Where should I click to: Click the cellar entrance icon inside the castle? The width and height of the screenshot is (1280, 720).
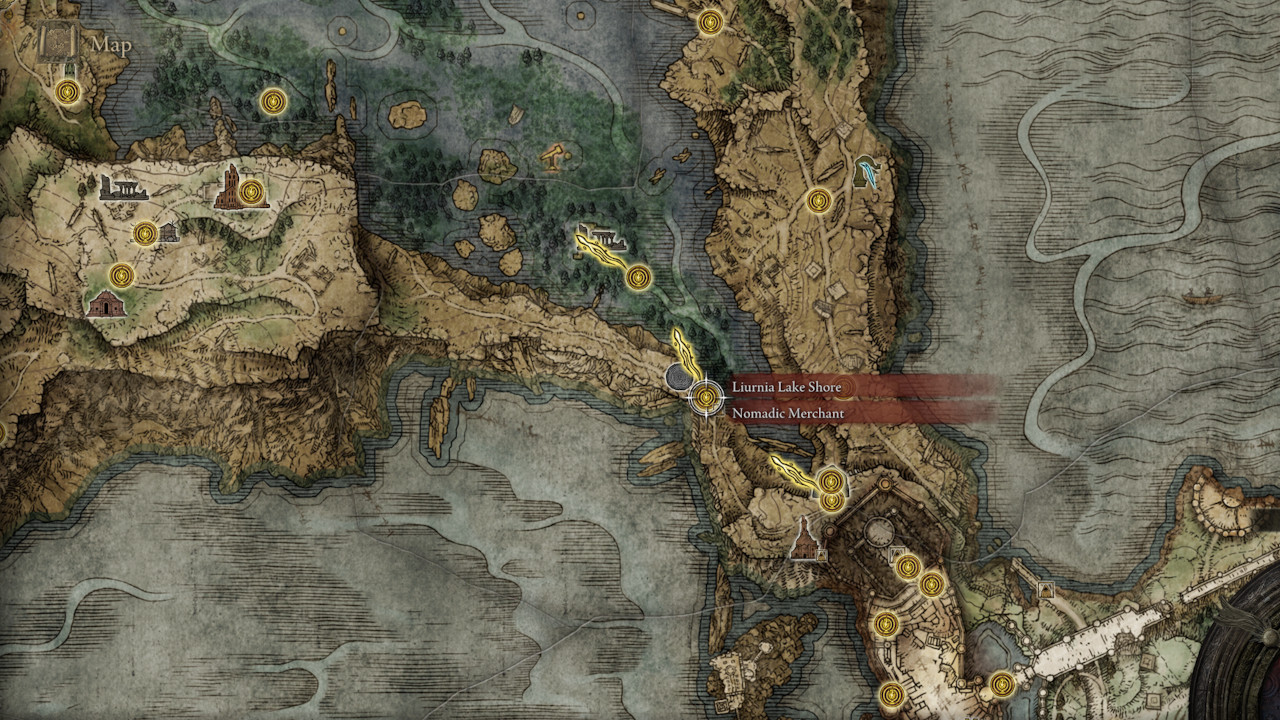click(x=896, y=553)
